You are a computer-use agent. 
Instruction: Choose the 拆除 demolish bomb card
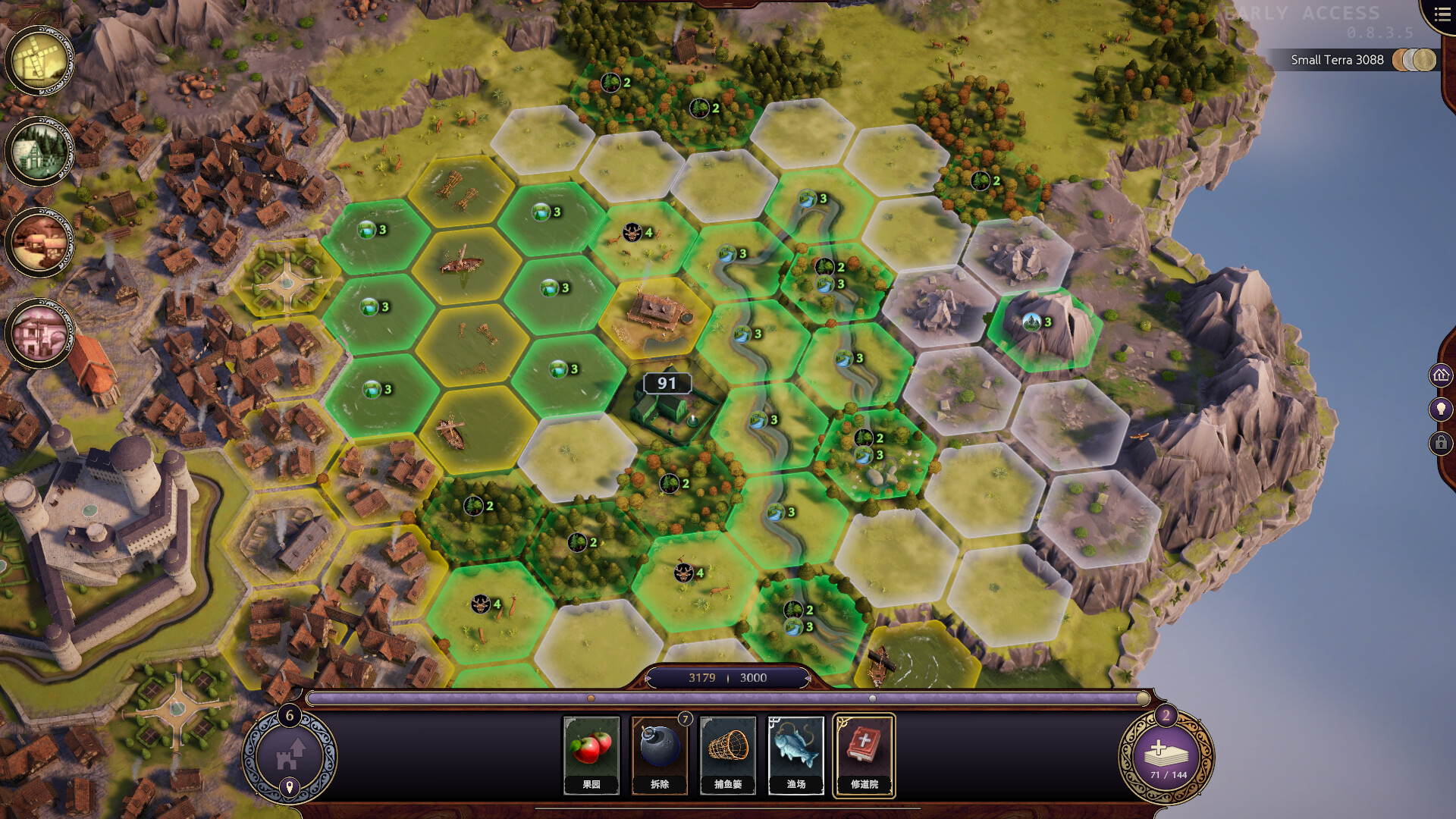[x=659, y=755]
